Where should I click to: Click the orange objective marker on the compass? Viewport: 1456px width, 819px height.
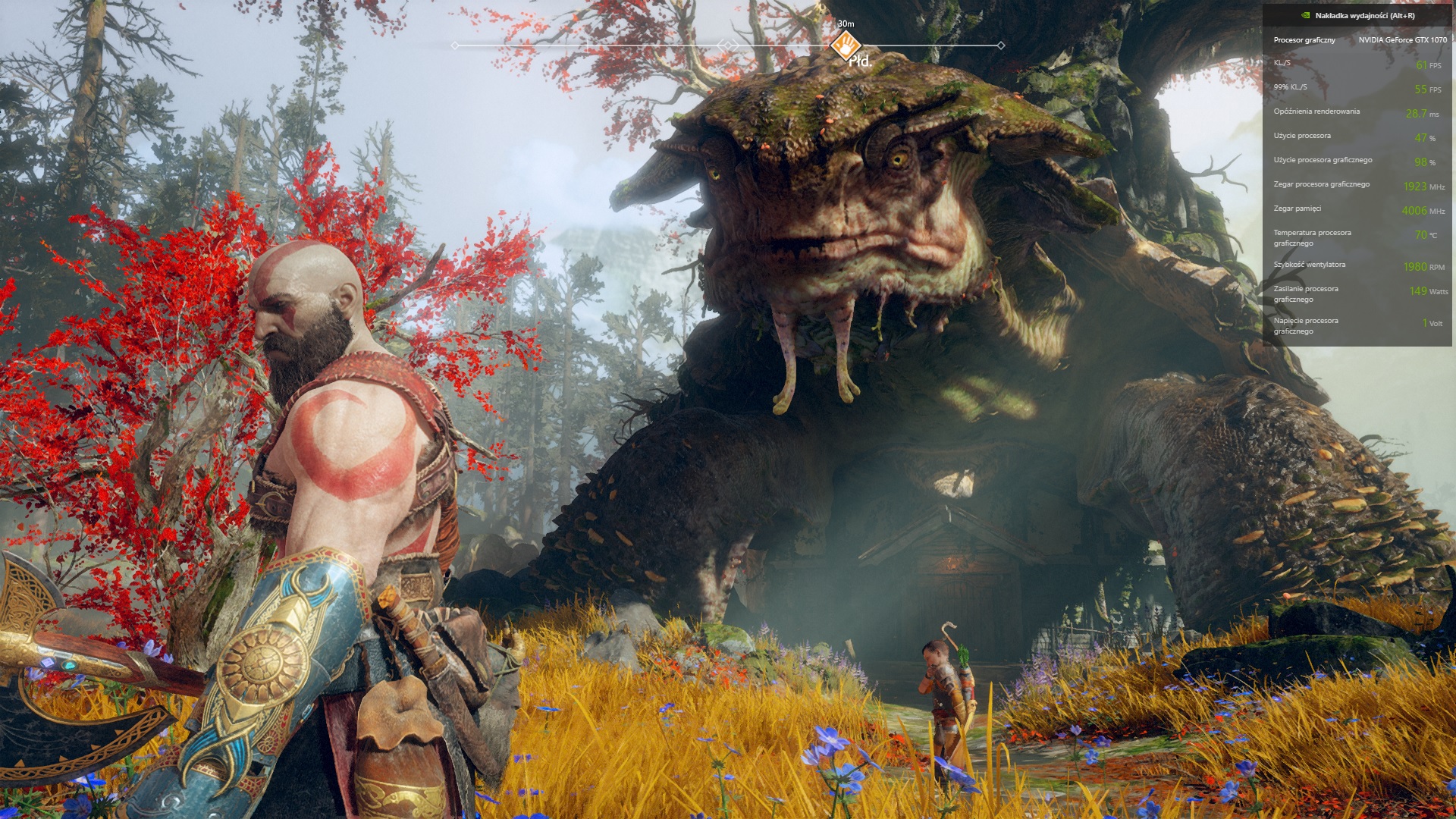point(845,45)
